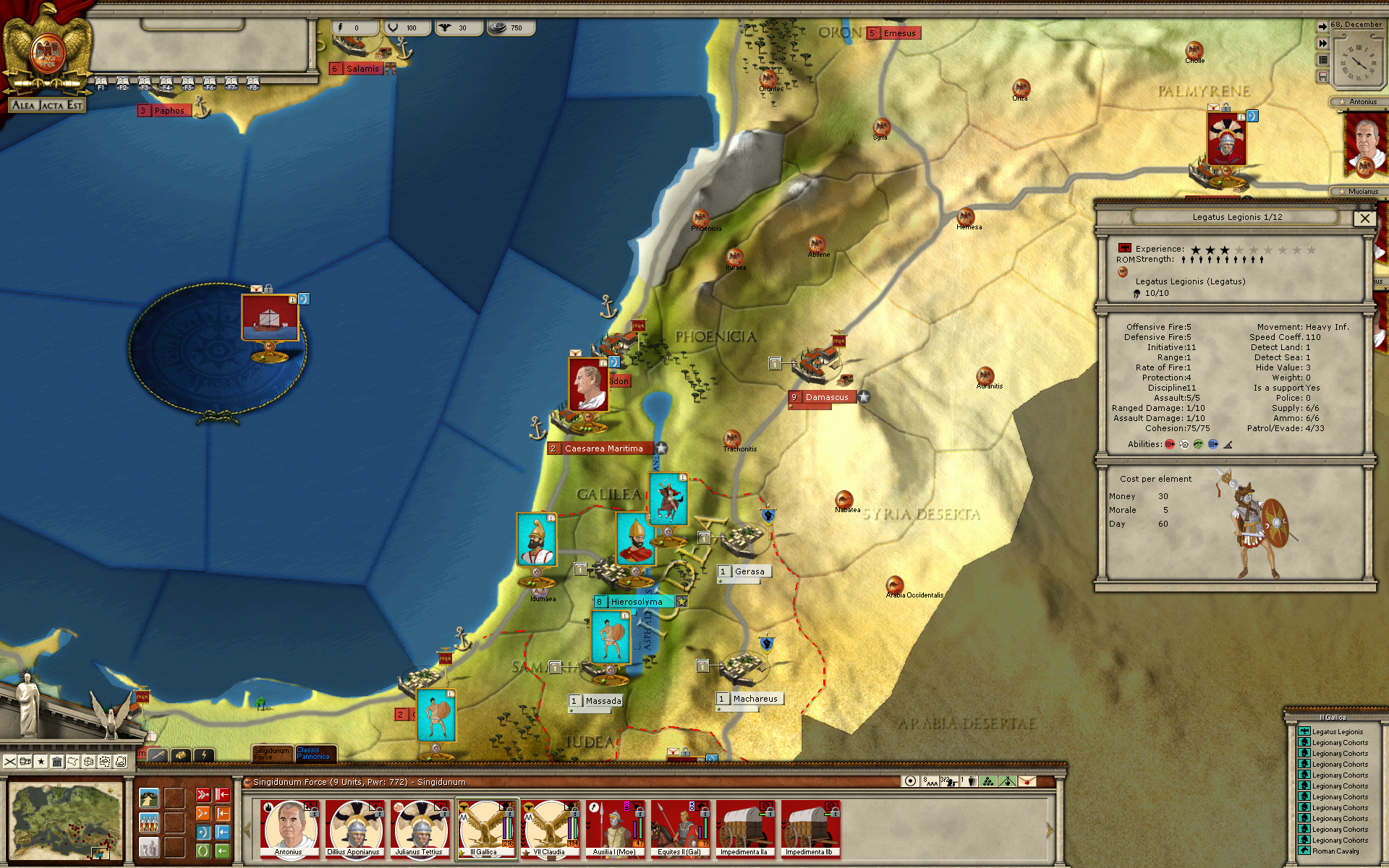Screen dimensions: 1389x868
Task: Click the lightning bolt icon beside the wagon icon
Action: pos(204,755)
